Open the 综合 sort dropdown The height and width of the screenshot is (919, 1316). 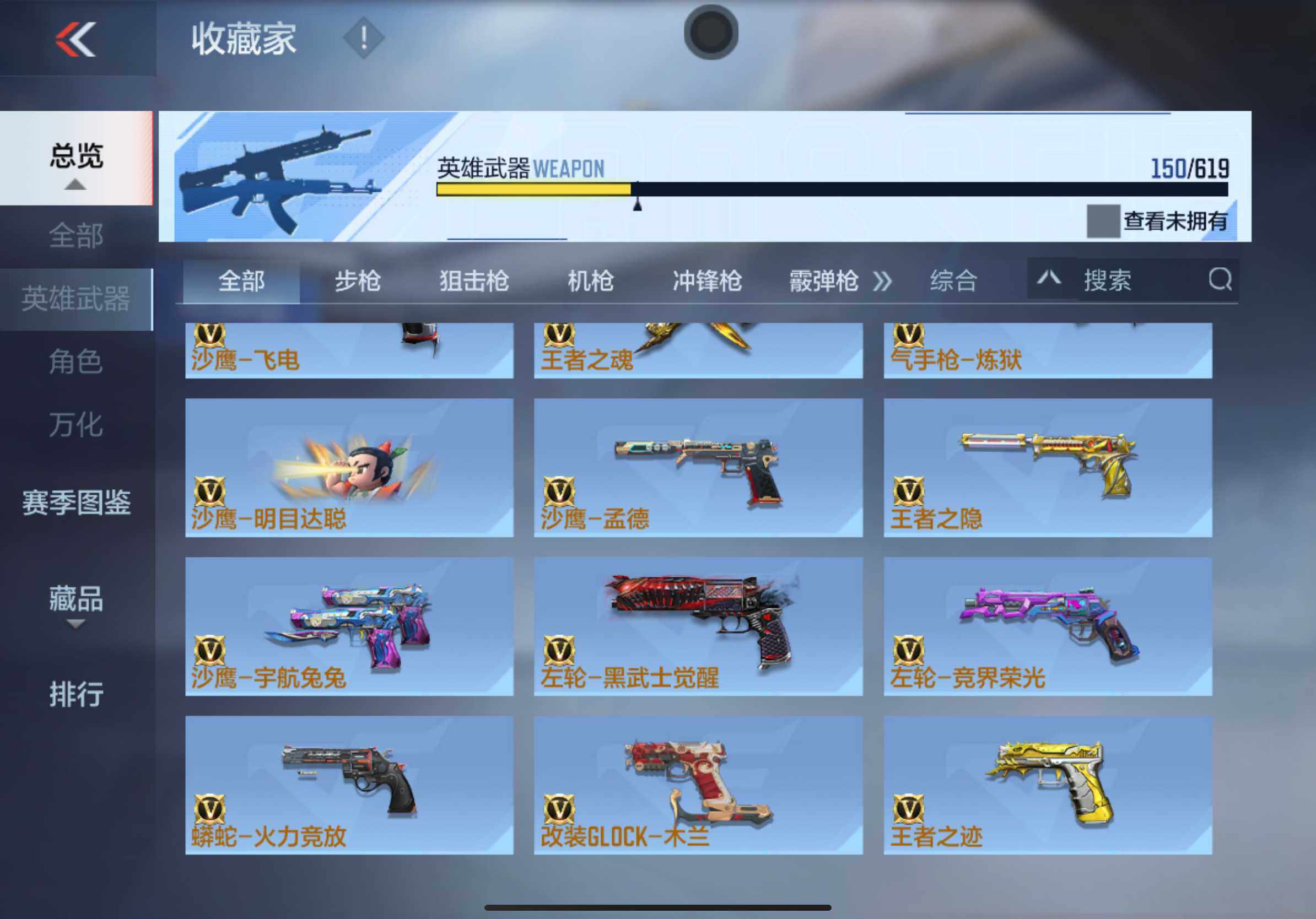click(954, 282)
